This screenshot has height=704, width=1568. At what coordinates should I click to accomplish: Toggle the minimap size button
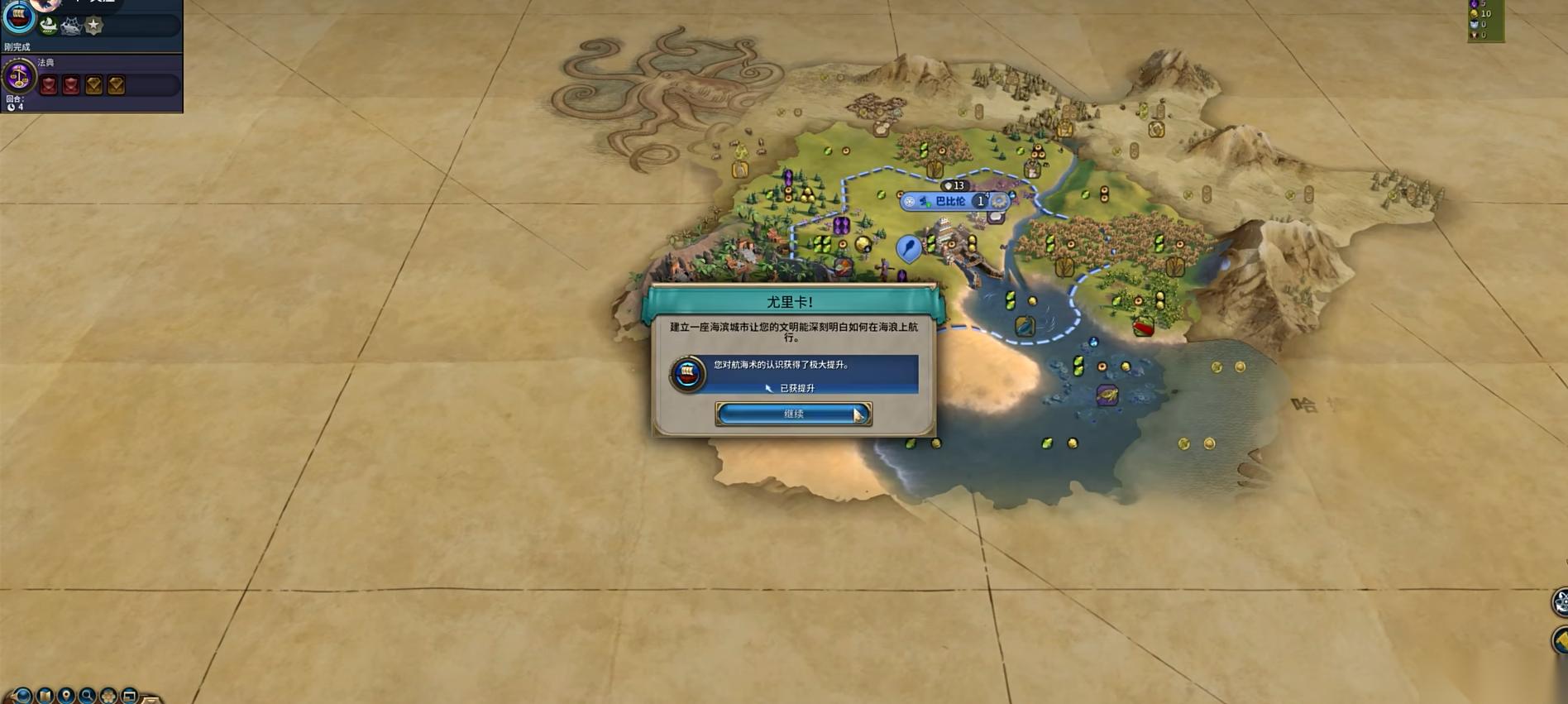[130, 696]
